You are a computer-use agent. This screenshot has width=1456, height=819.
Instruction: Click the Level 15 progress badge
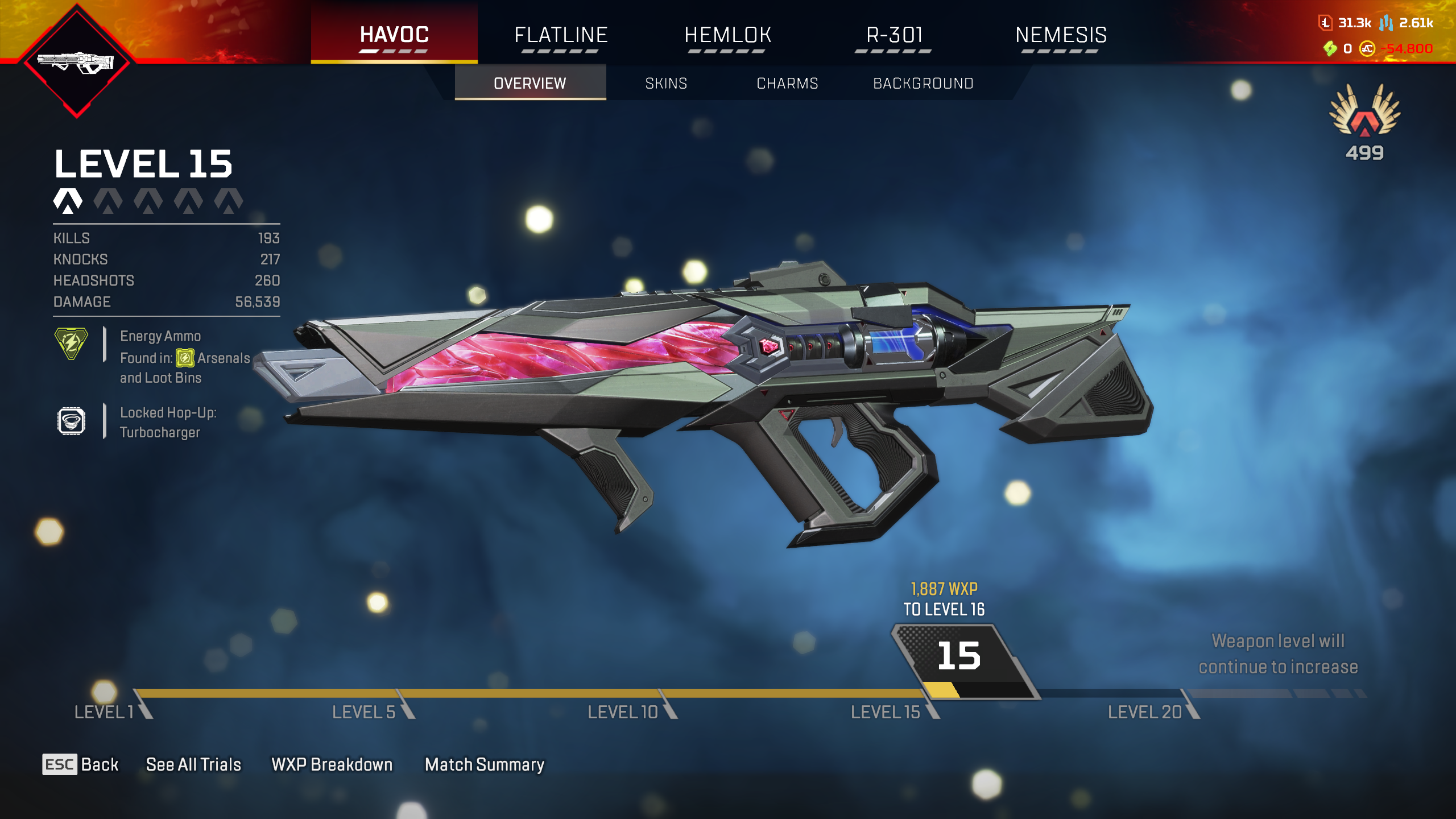click(x=960, y=657)
